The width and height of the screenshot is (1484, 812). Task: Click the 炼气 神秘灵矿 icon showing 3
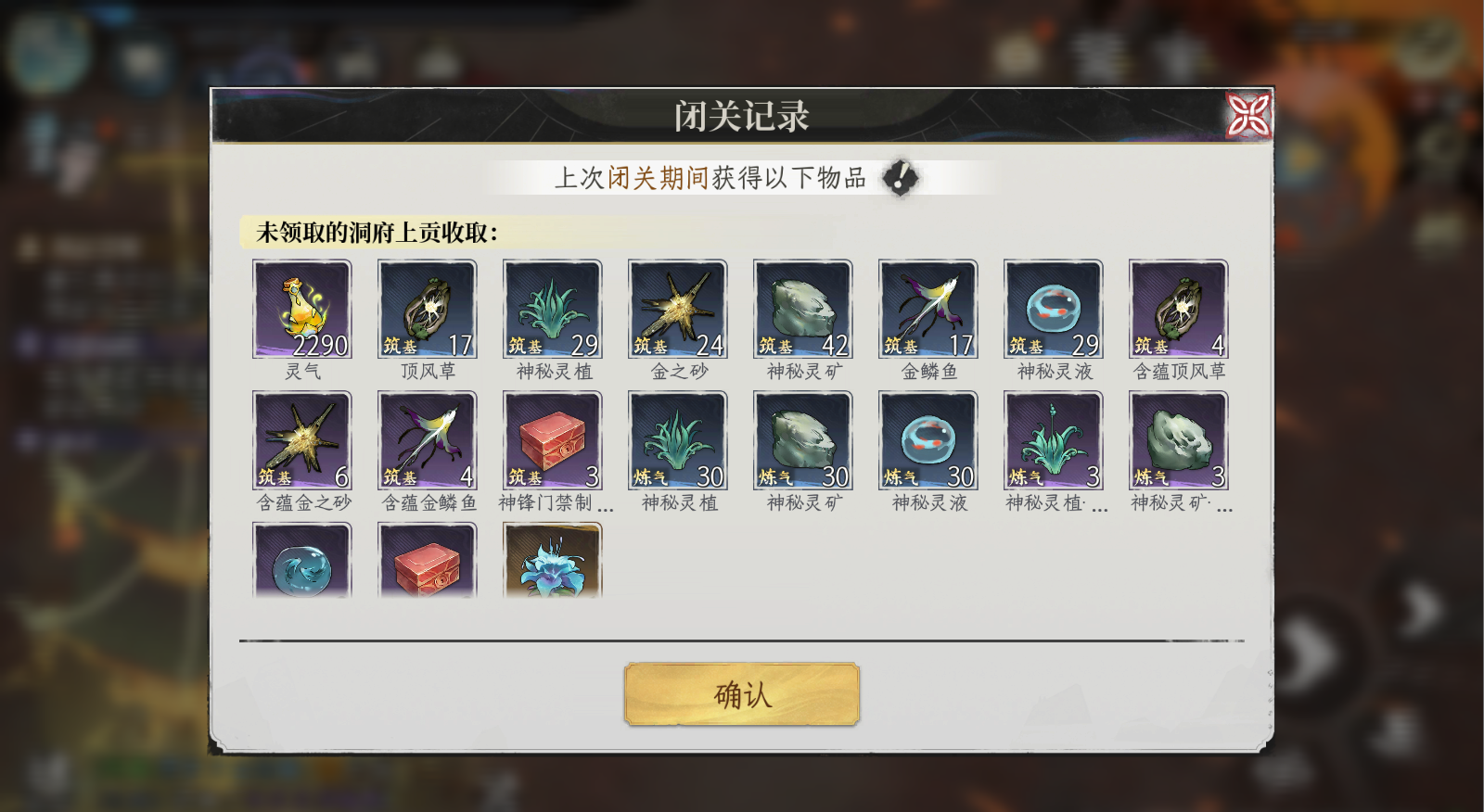[x=1178, y=440]
